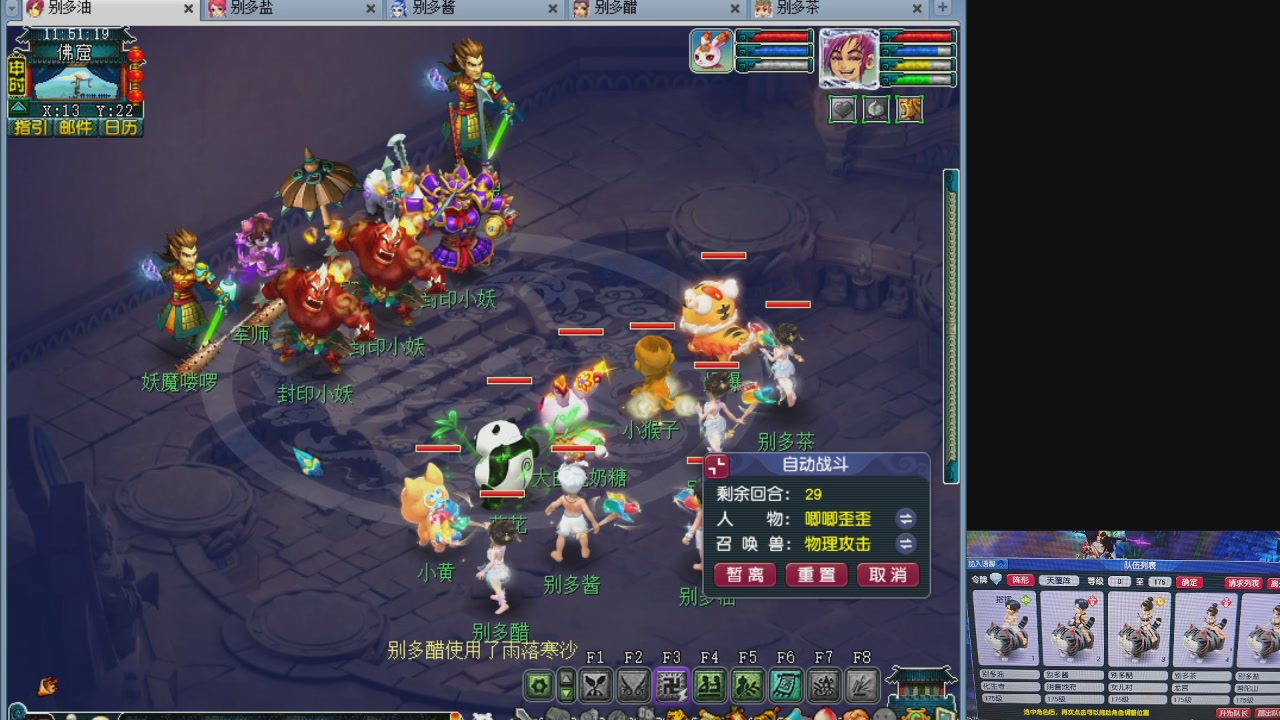This screenshot has height=720, width=1280.
Task: Collapse the 加入语音 header with its chevron
Action: pos(1001,564)
